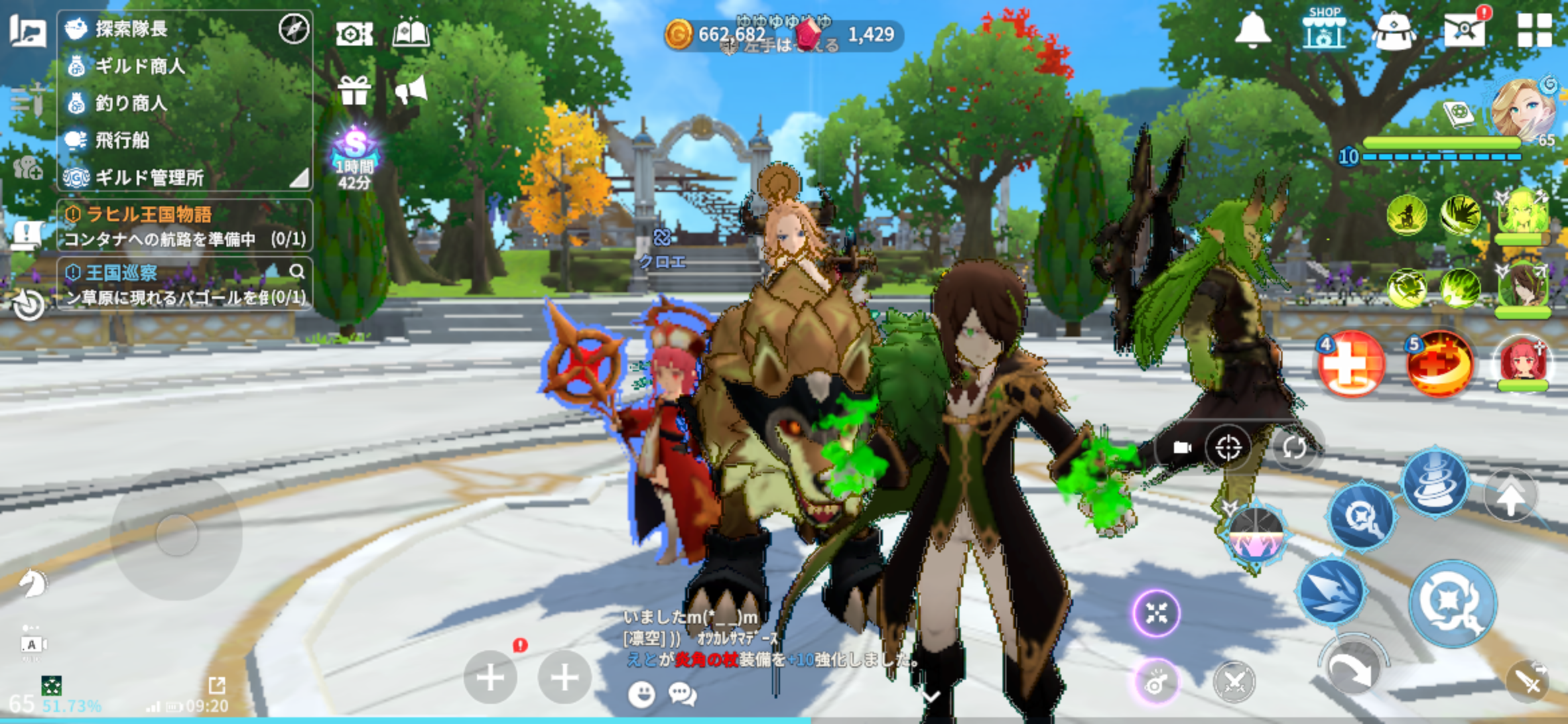Open the 王国巡察 quest tracker

tap(184, 284)
